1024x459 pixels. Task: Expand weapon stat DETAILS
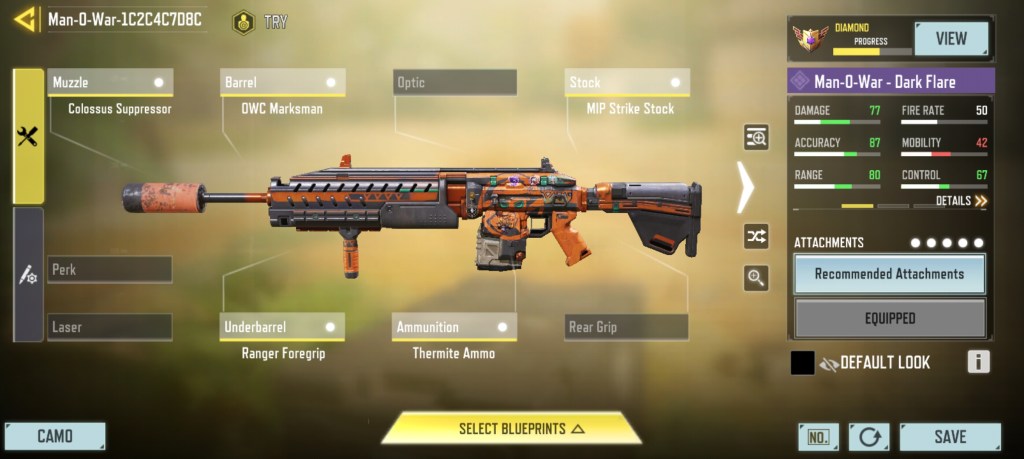click(x=961, y=201)
